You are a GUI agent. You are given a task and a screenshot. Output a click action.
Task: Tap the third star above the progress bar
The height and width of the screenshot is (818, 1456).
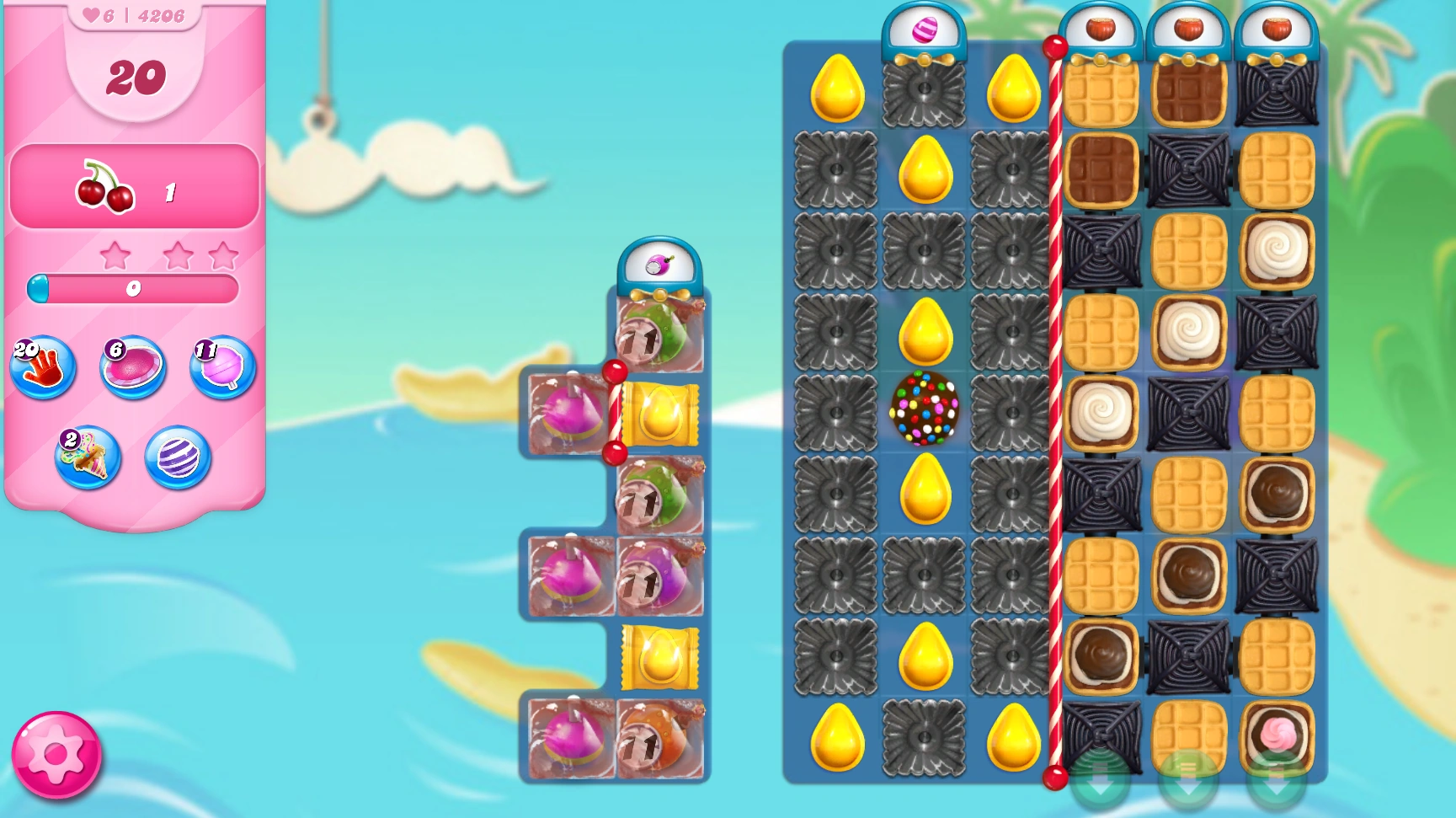(222, 255)
